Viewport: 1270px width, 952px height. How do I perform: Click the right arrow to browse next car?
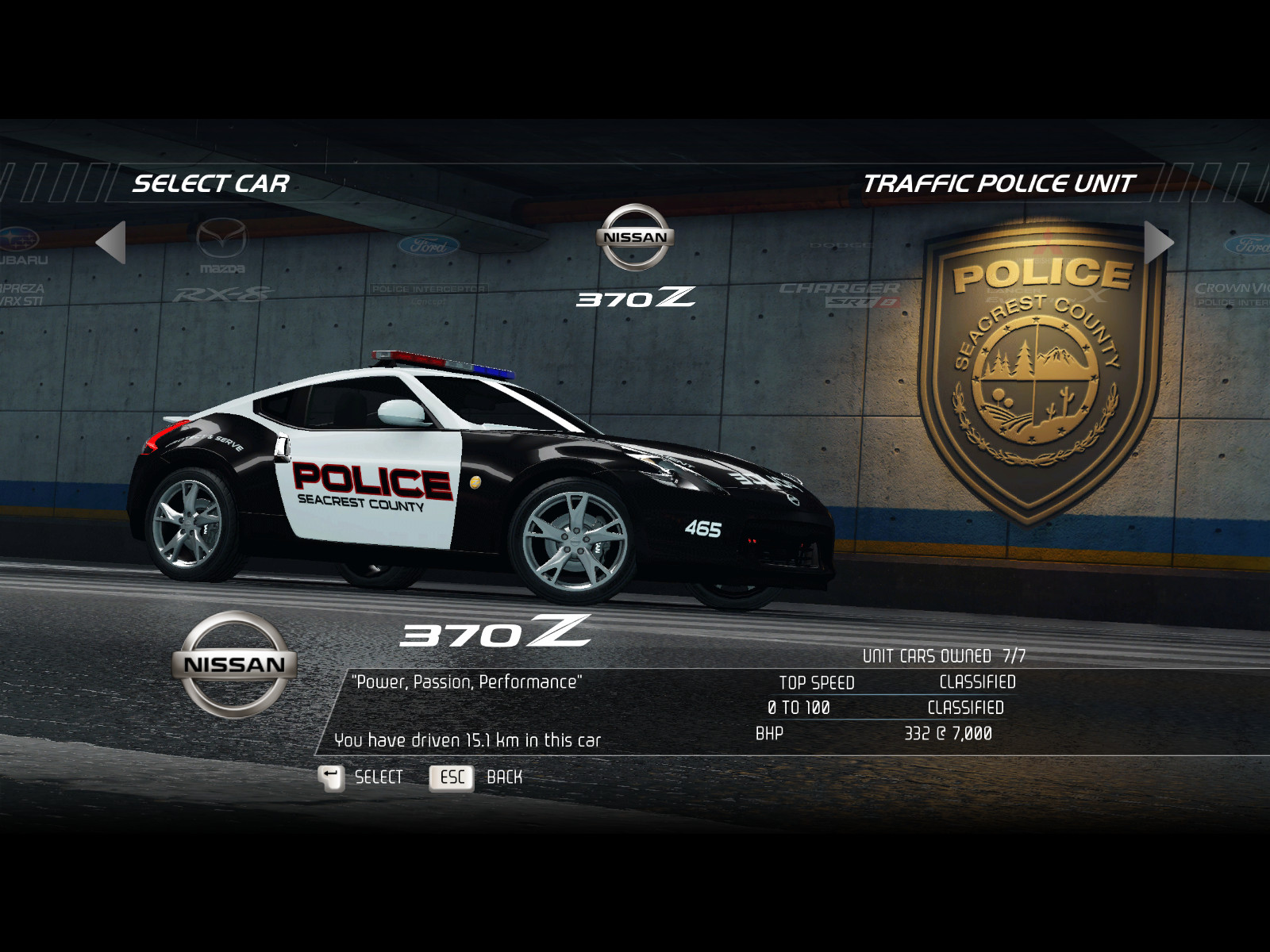pos(1157,242)
